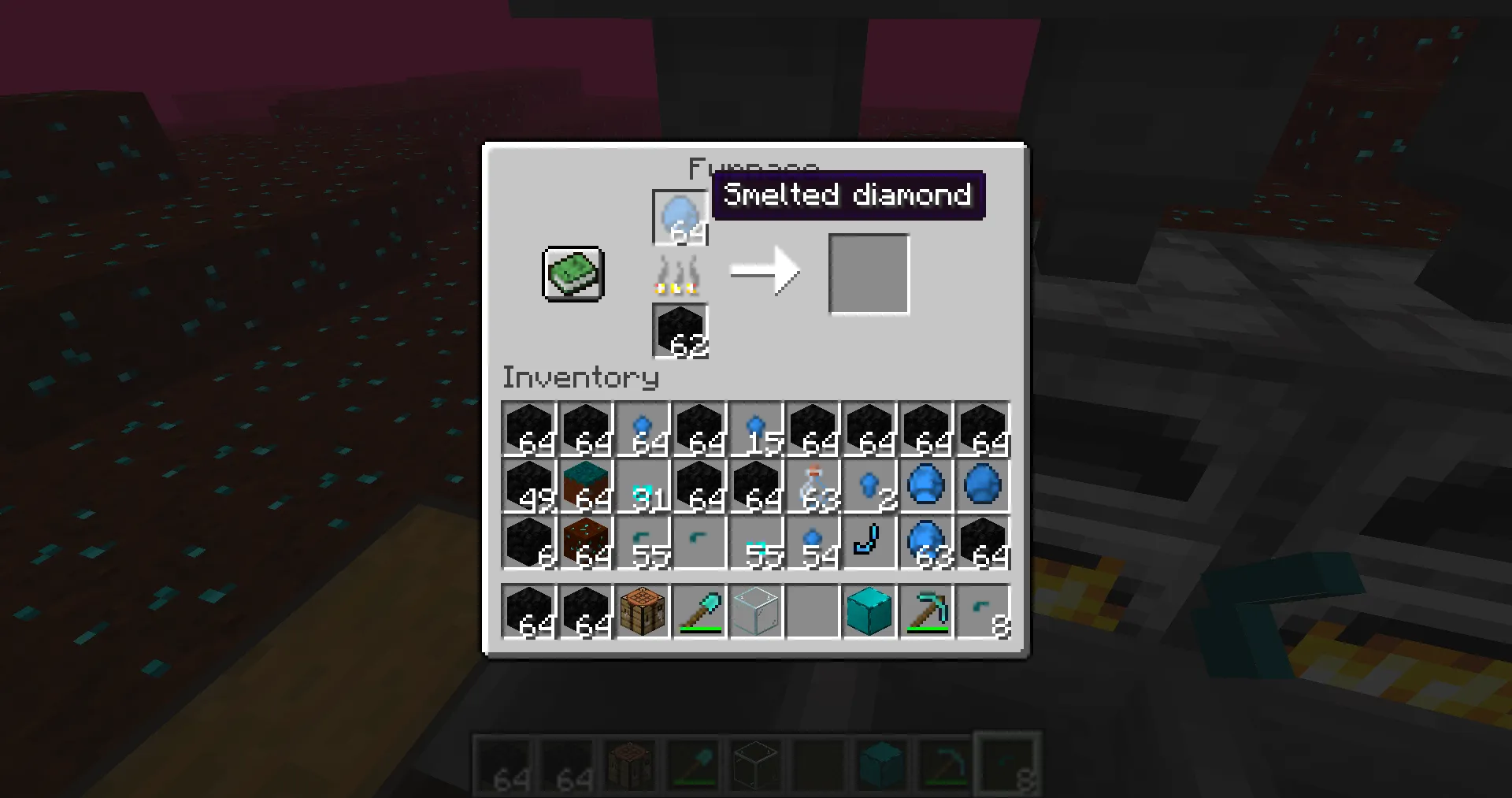Select the diamond pickaxe in the hotbar
The width and height of the screenshot is (1512, 798).
925,612
